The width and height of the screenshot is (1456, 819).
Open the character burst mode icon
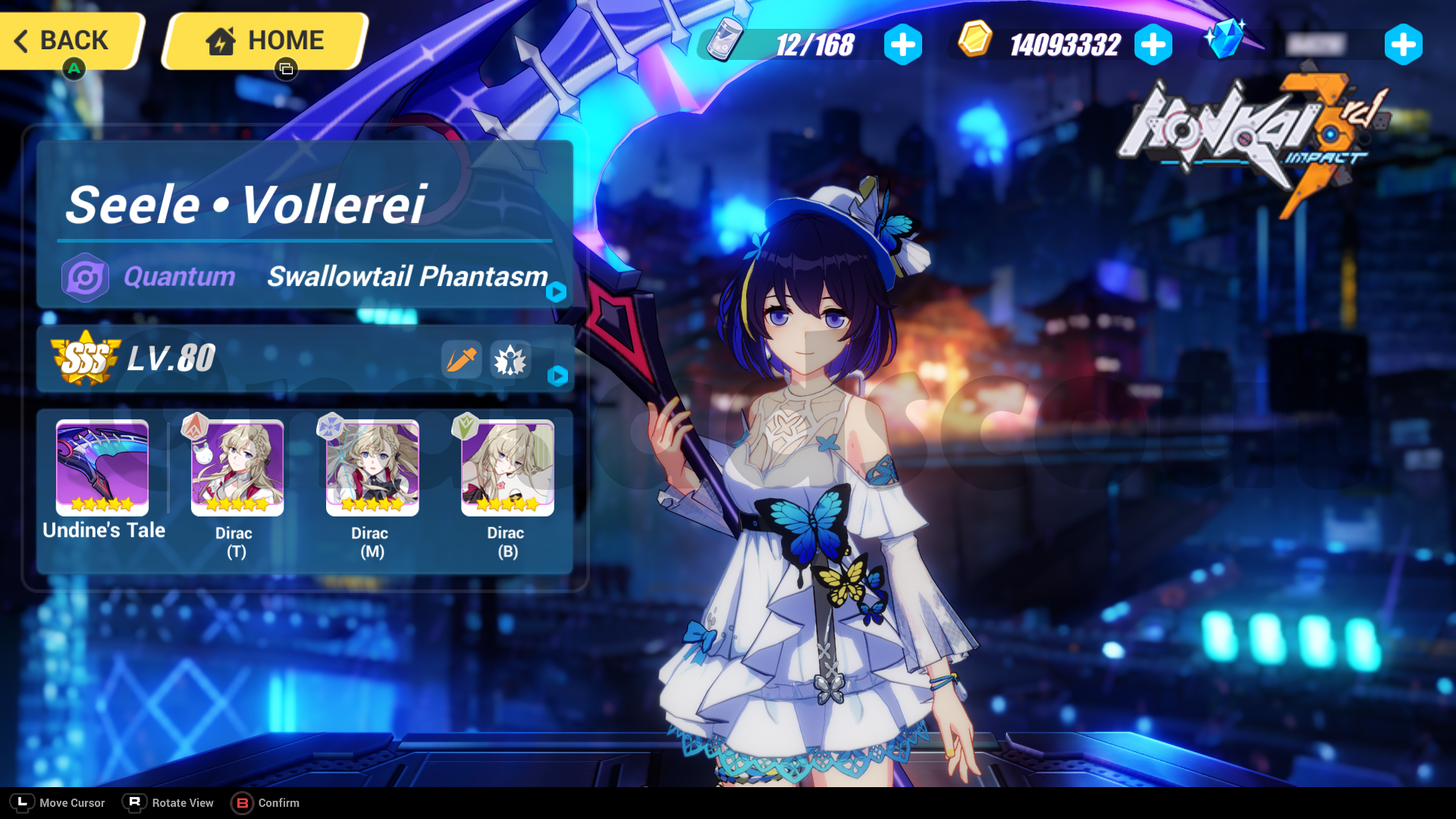coord(510,360)
